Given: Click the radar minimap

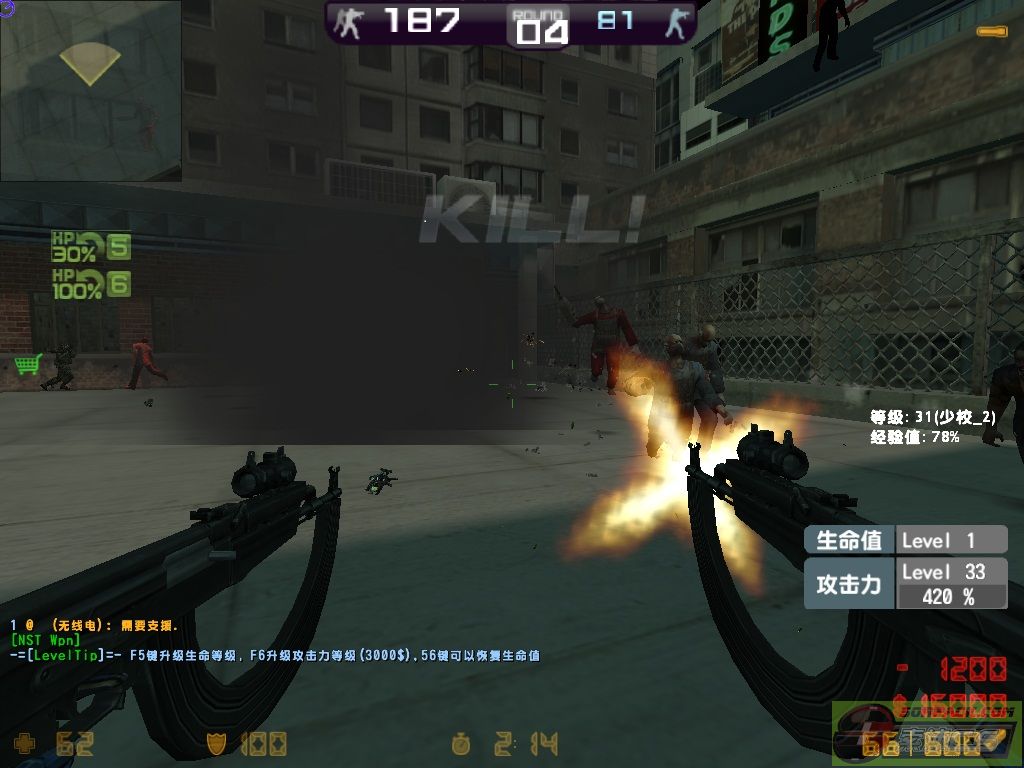Looking at the screenshot, I should tap(90, 90).
